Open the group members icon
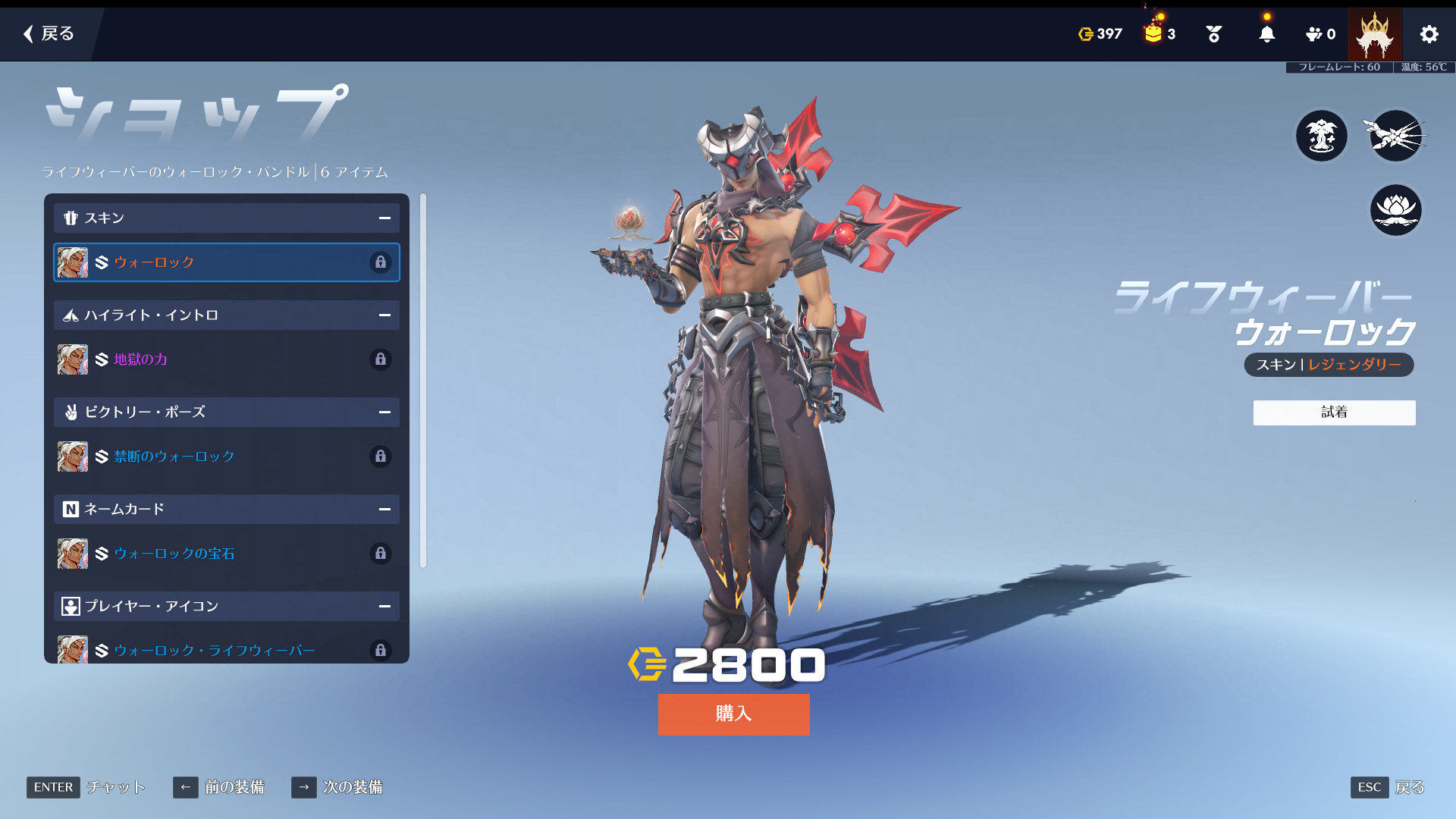Viewport: 1456px width, 819px height. pyautogui.click(x=1319, y=34)
